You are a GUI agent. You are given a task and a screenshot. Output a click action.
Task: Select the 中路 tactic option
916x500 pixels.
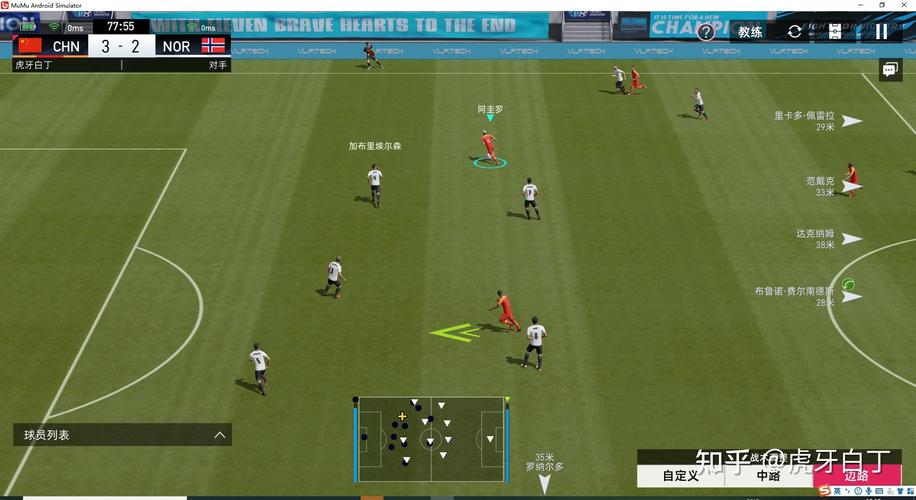point(768,476)
